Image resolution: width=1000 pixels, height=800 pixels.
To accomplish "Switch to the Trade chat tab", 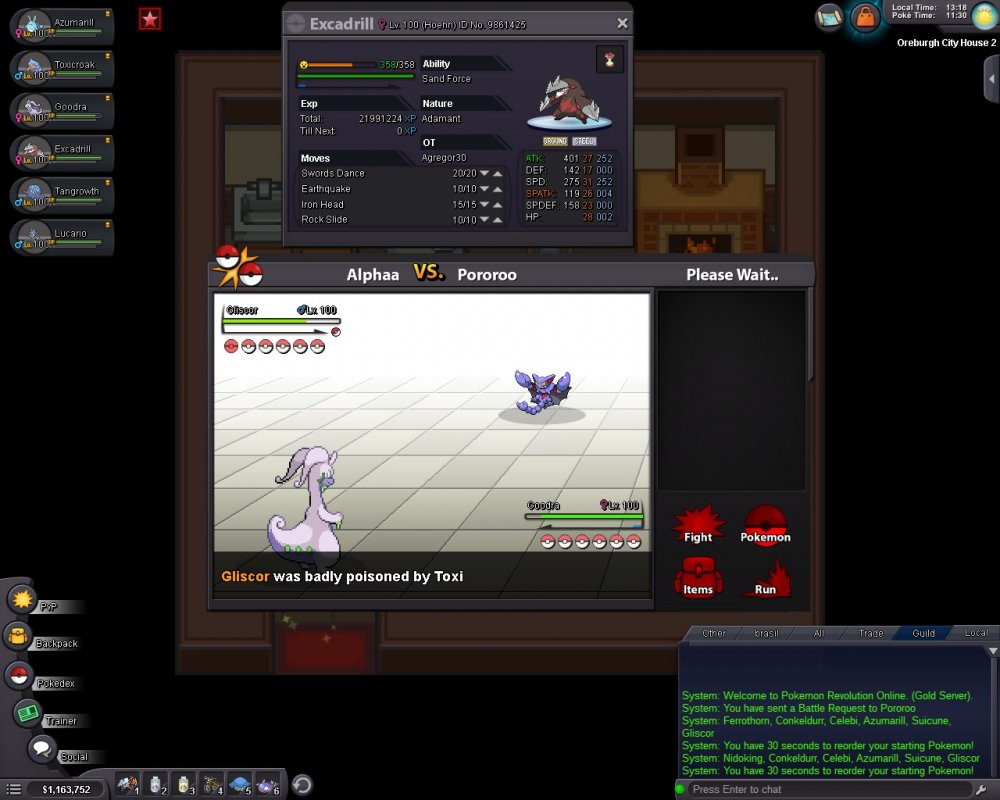I will [871, 633].
